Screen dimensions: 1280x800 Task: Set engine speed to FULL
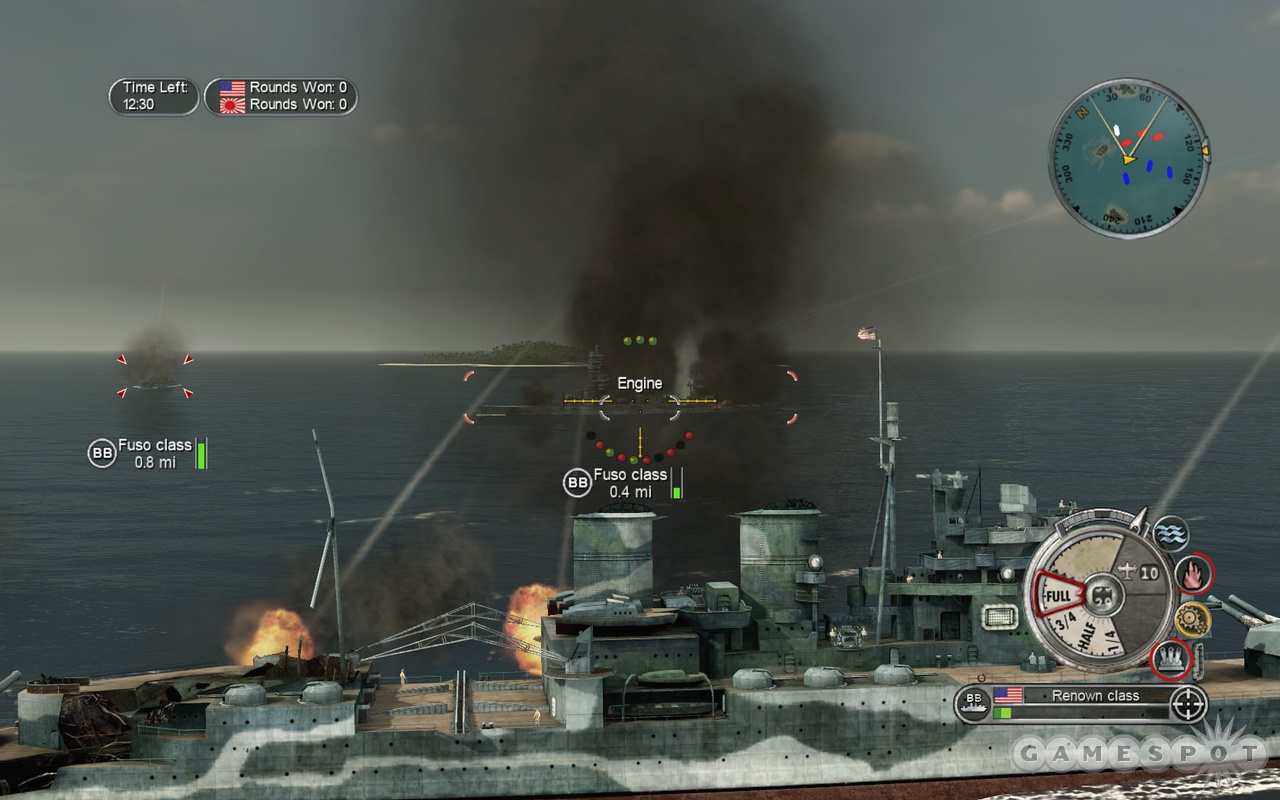[x=1057, y=597]
